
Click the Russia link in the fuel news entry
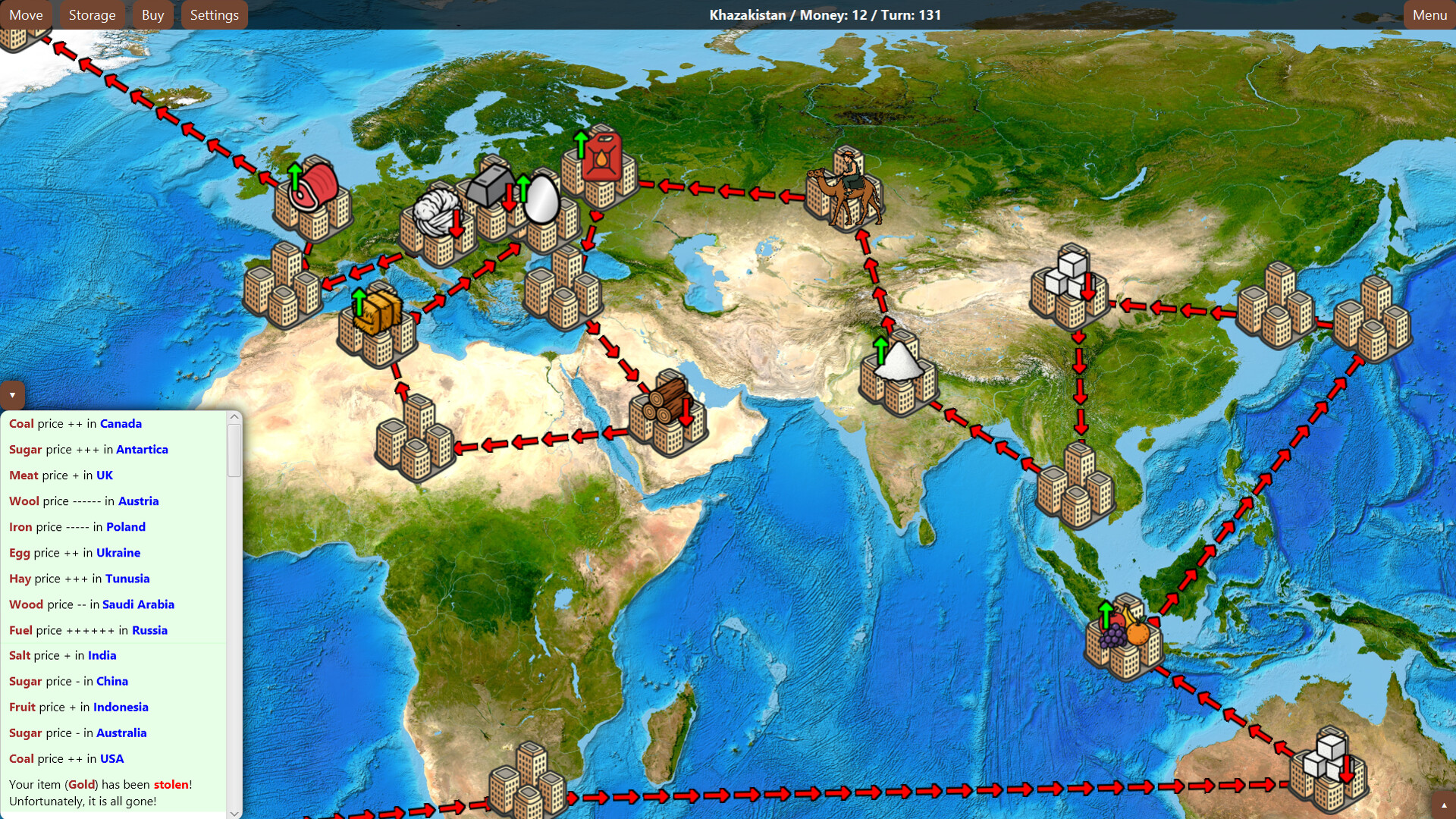[x=150, y=630]
